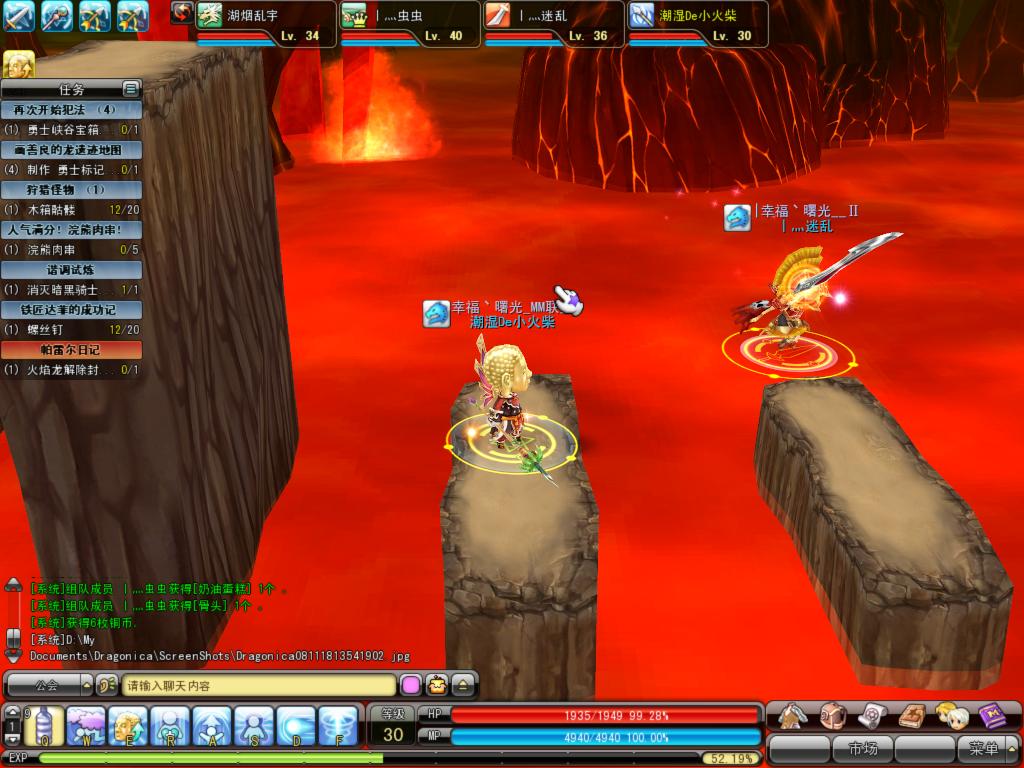Open the scroll quest log icon
The image size is (1024, 768).
point(872,714)
